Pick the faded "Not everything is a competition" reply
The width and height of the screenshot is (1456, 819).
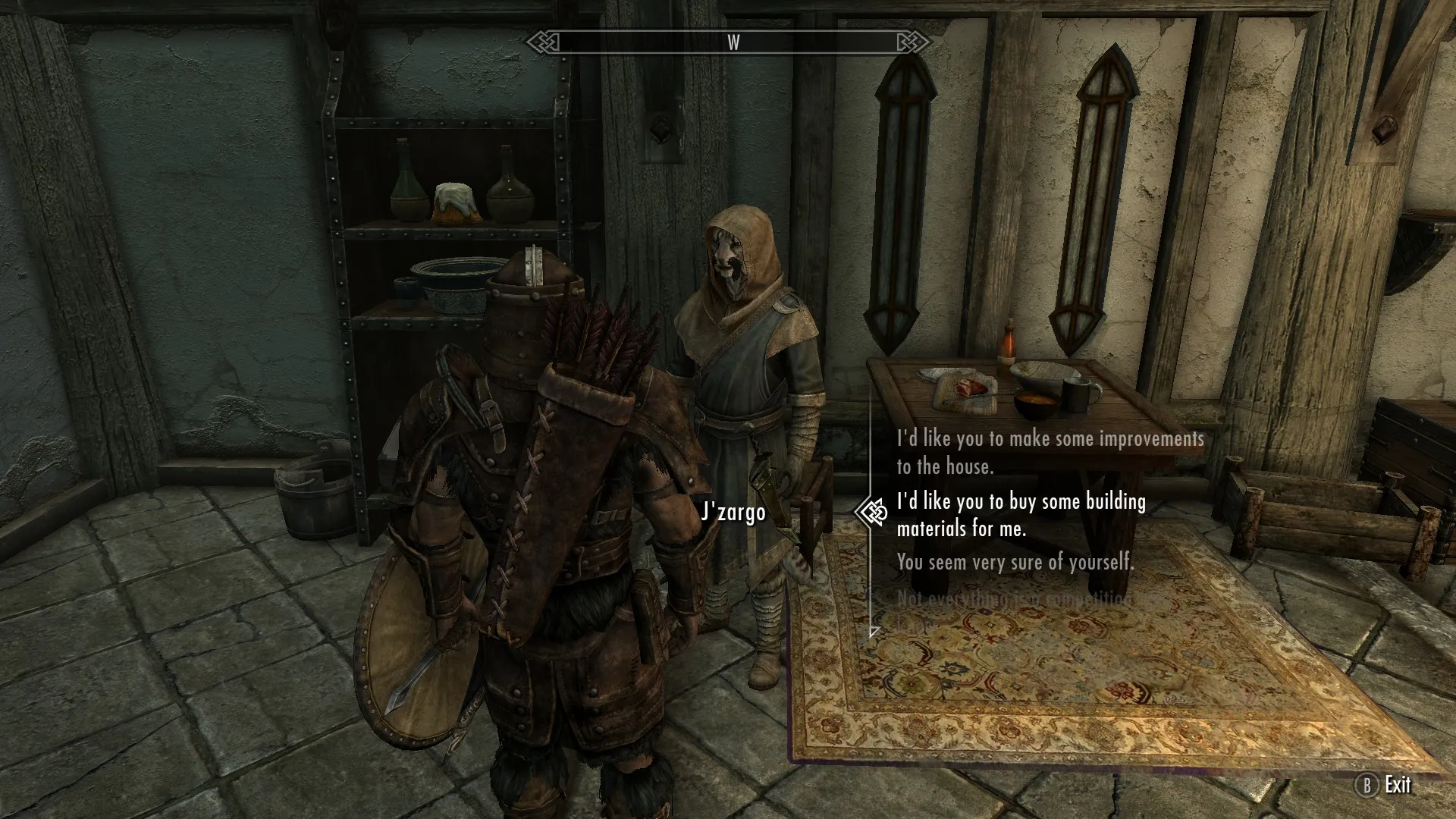pyautogui.click(x=1014, y=600)
